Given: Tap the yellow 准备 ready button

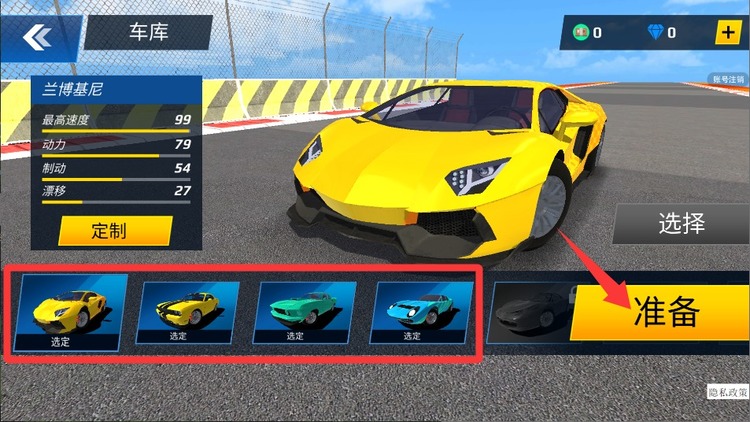Looking at the screenshot, I should click(663, 312).
